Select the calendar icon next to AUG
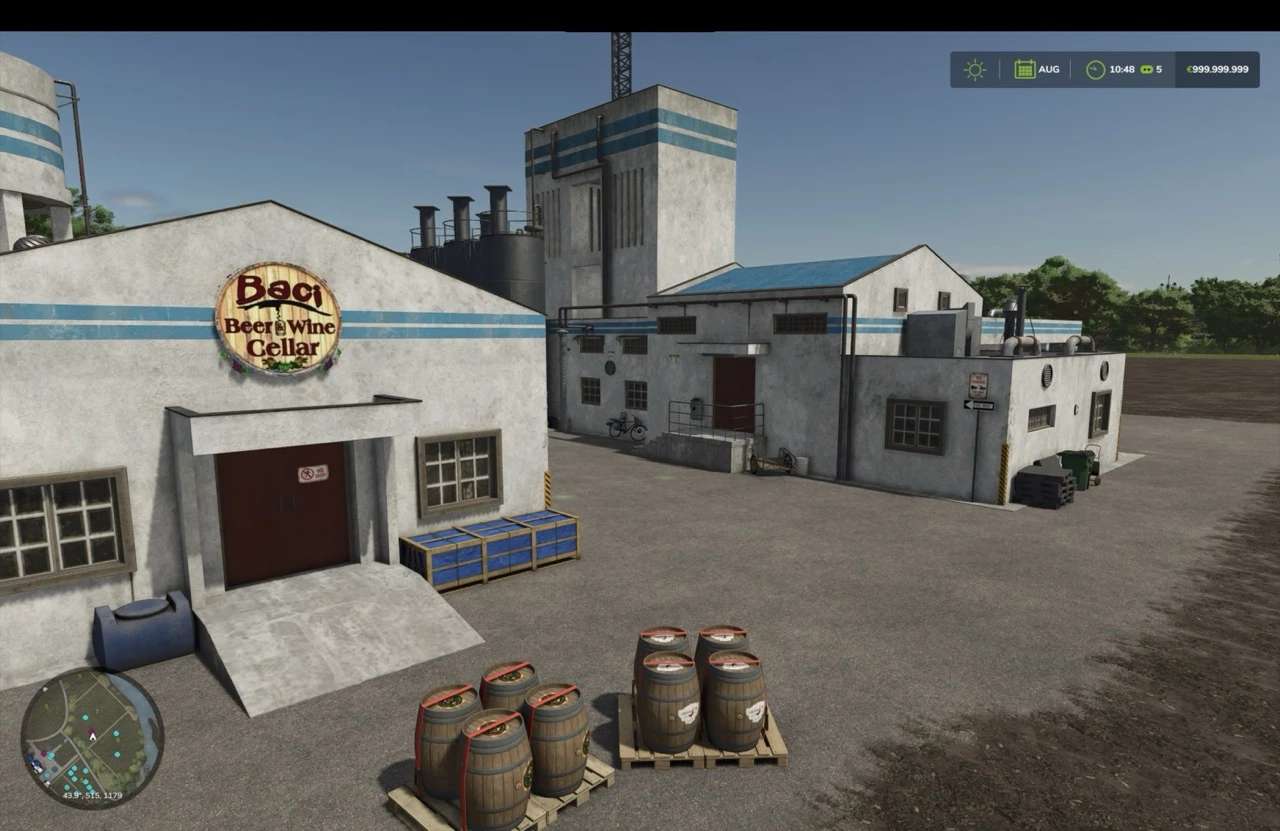 [1025, 69]
